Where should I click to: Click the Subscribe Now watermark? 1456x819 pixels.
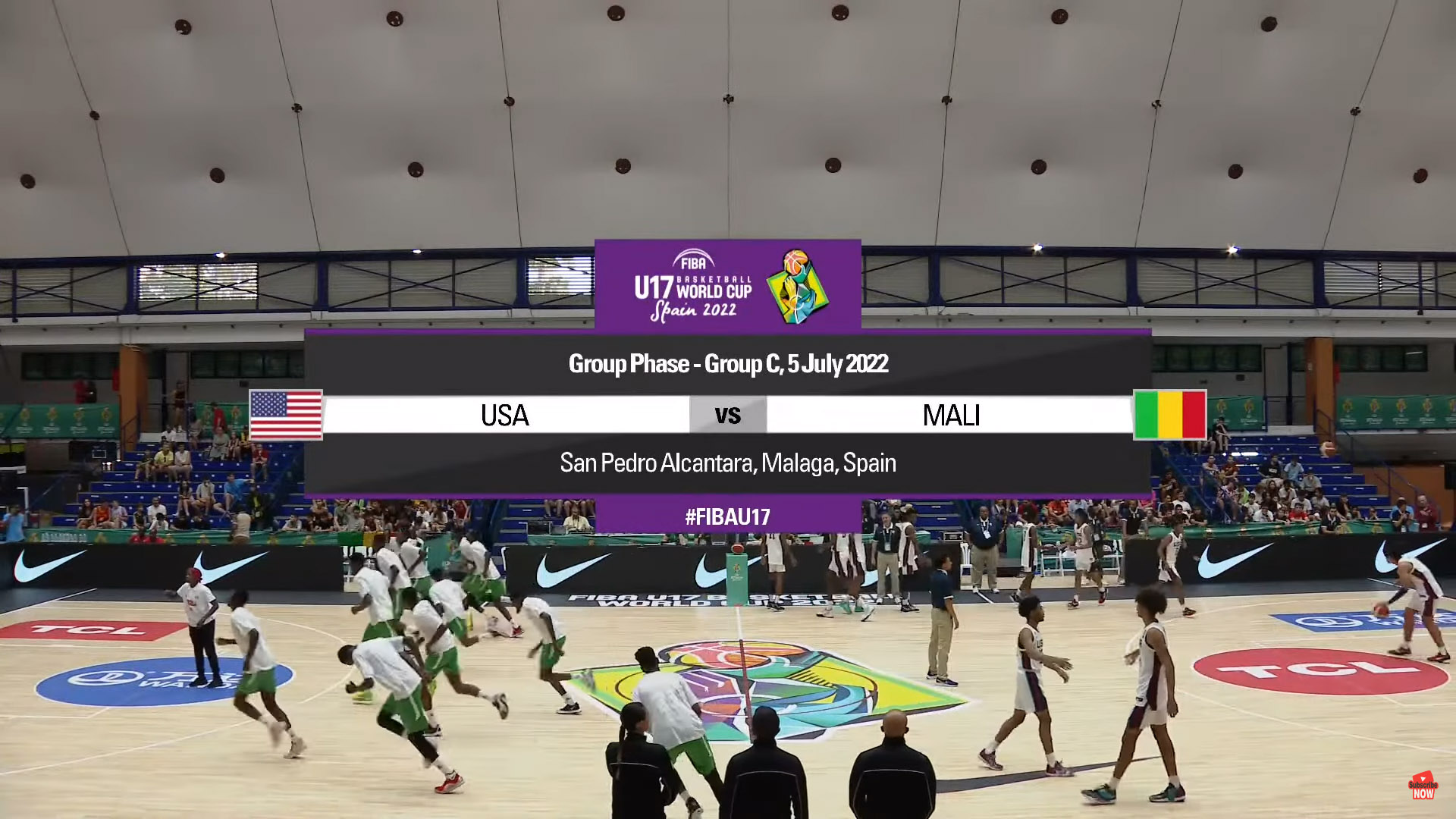point(1423,786)
